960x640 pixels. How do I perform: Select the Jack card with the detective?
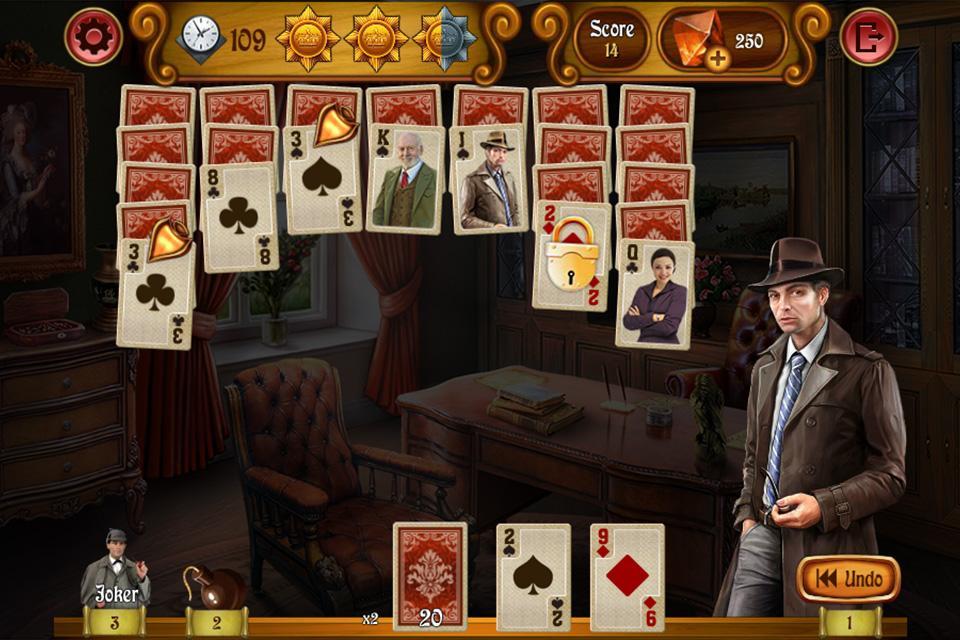[489, 180]
